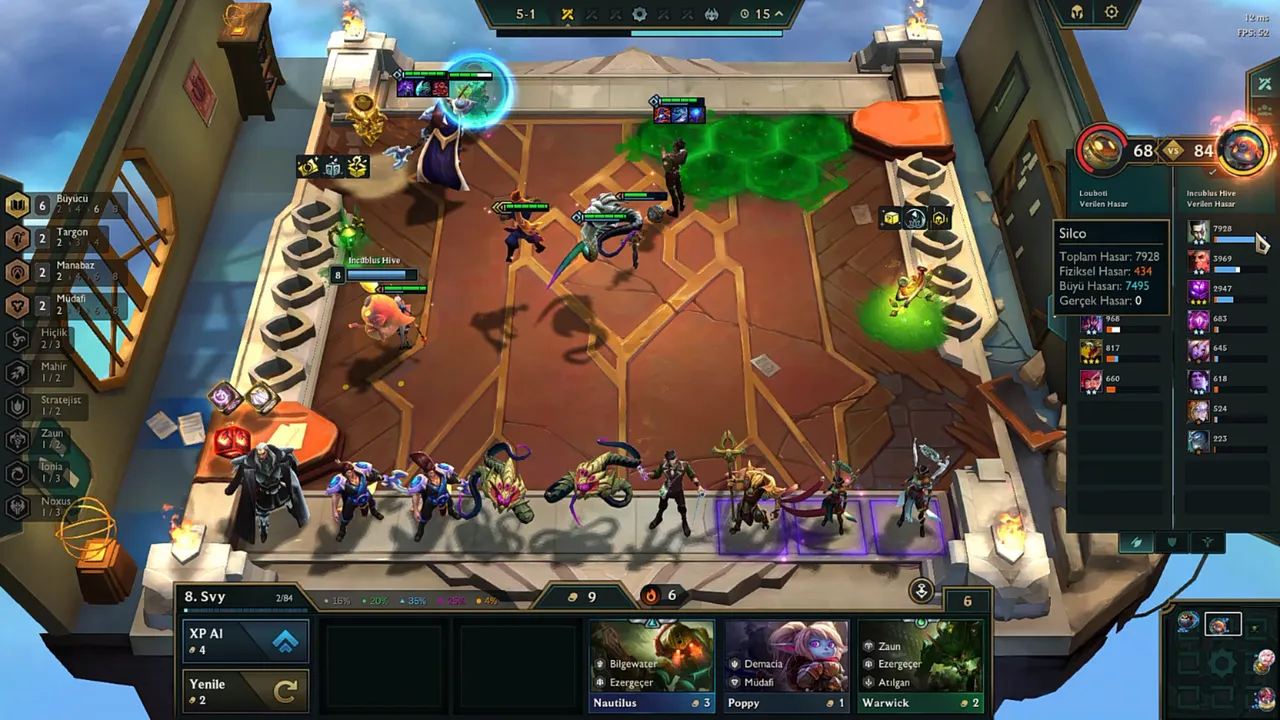Select the highlighted board on the minimap
The height and width of the screenshot is (720, 1280).
point(1222,625)
